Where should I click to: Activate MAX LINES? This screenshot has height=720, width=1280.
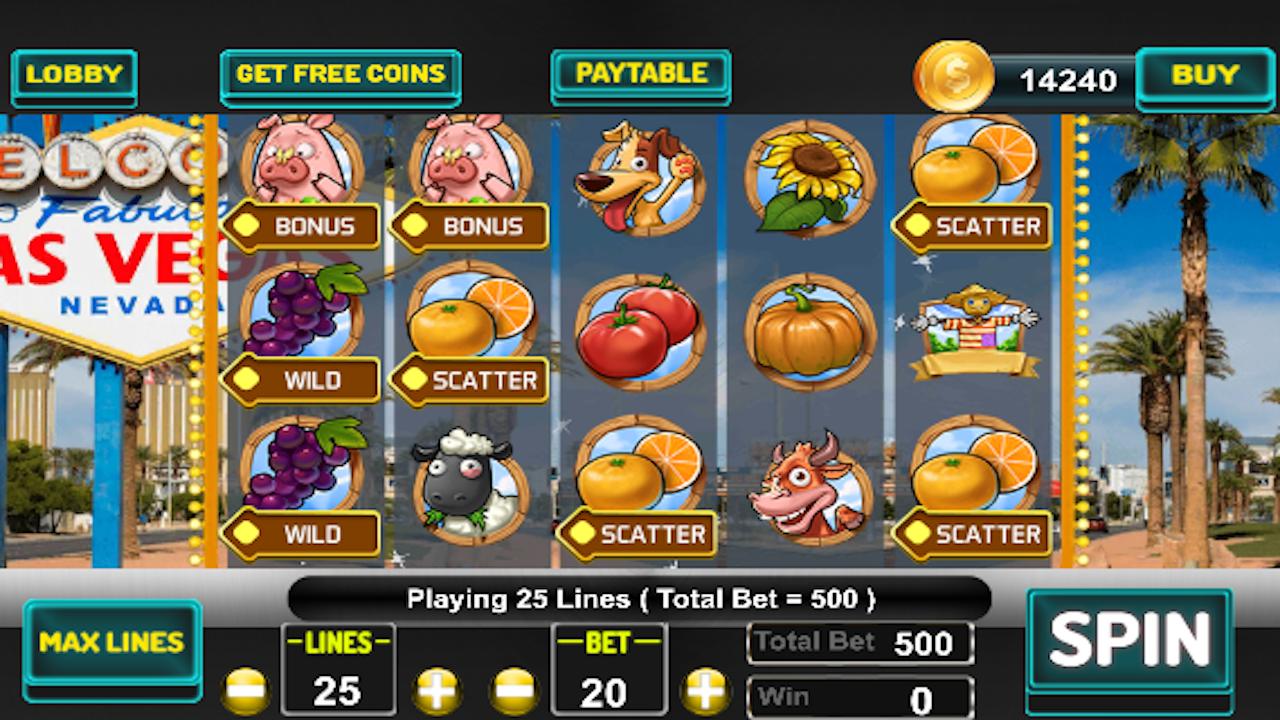point(111,644)
